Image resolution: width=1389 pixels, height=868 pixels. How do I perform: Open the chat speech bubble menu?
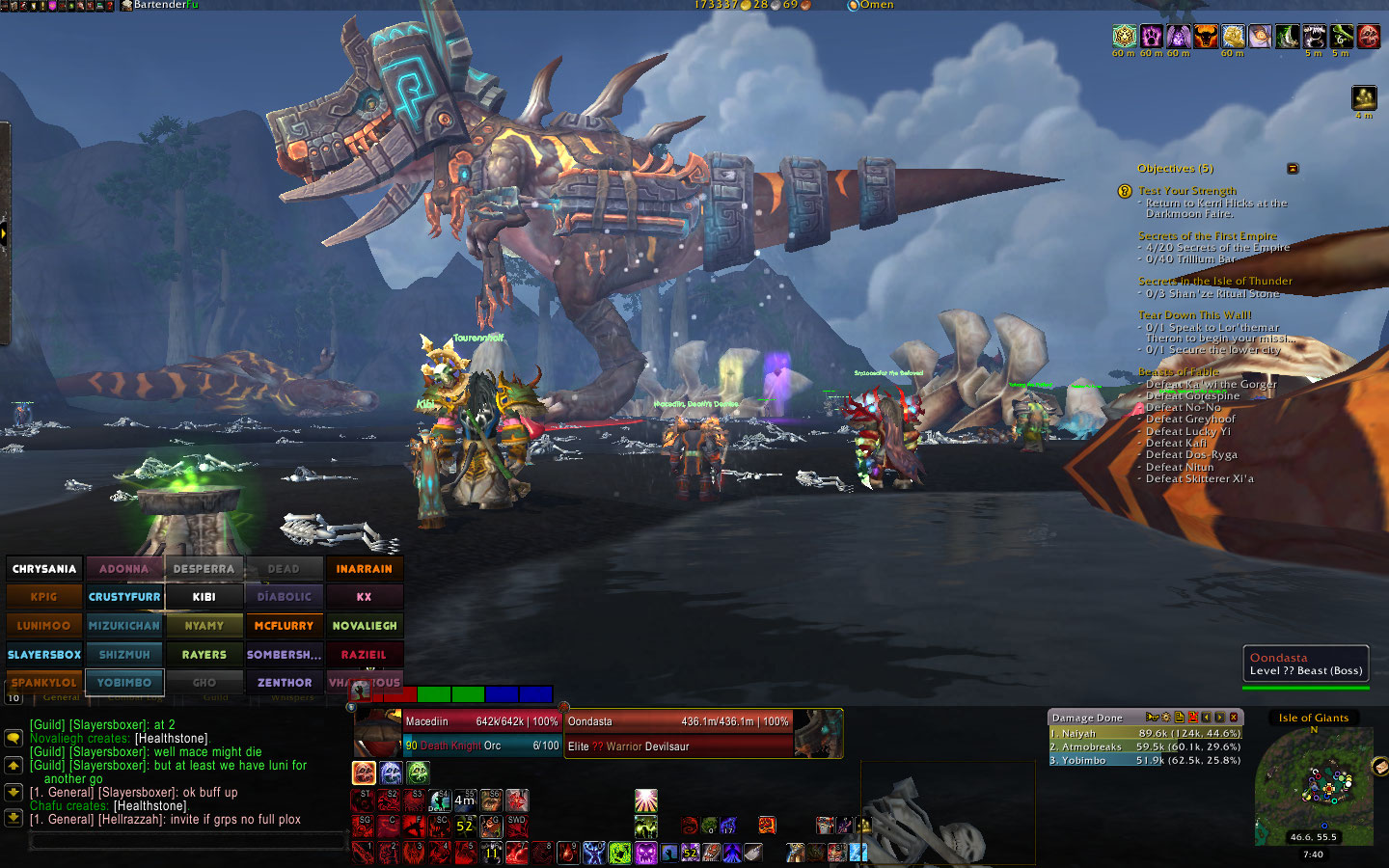click(x=14, y=738)
